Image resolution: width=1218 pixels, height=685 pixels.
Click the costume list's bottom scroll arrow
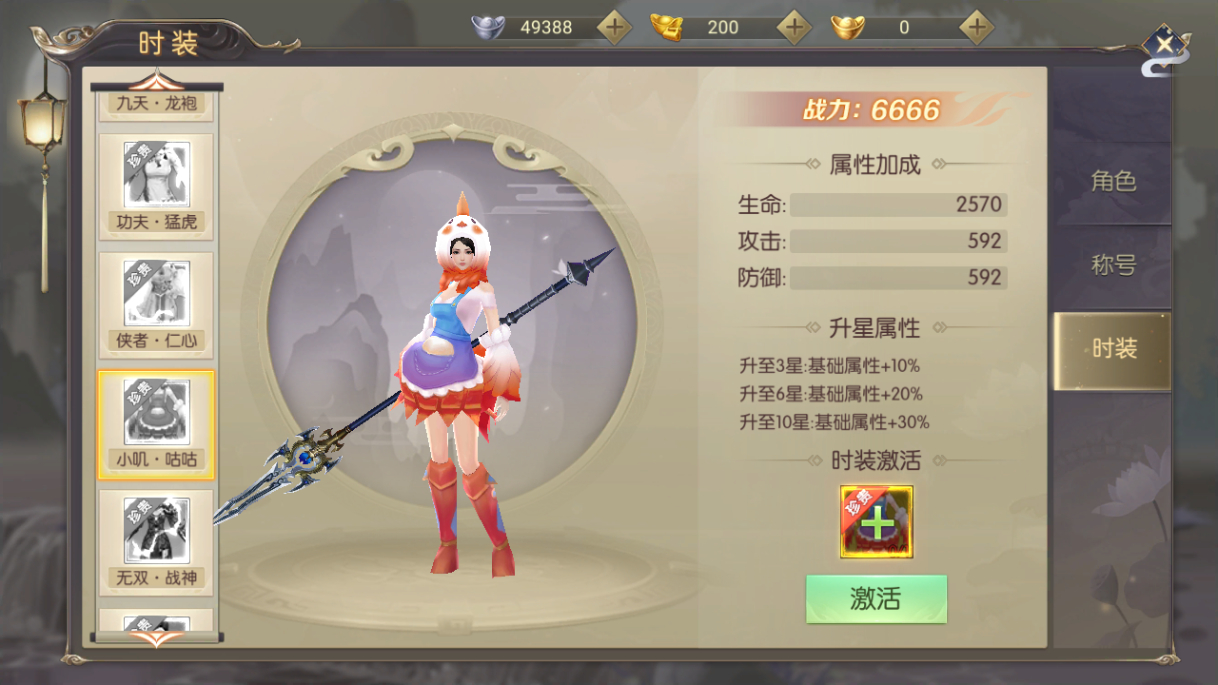(x=156, y=640)
